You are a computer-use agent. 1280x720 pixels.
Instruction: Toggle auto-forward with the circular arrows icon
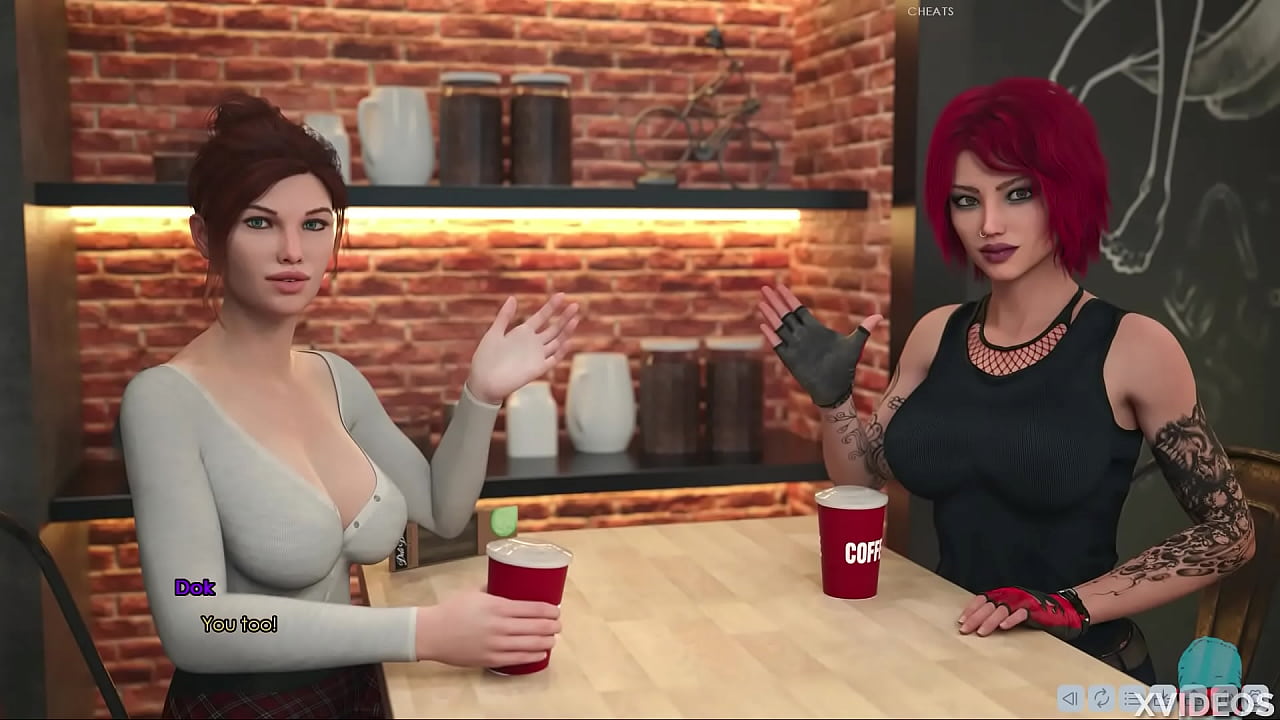click(1100, 700)
